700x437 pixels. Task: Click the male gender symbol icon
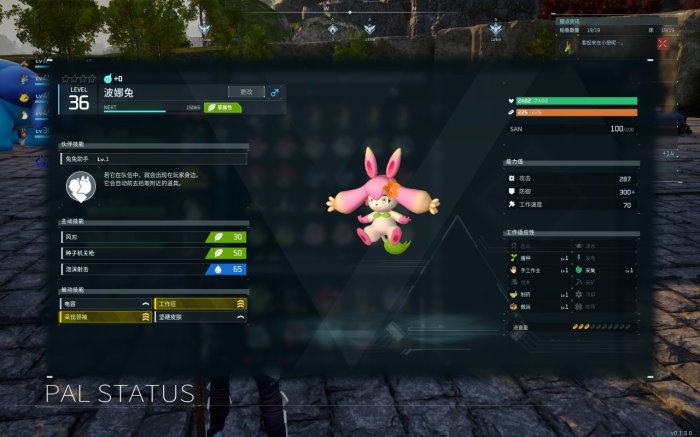(275, 92)
